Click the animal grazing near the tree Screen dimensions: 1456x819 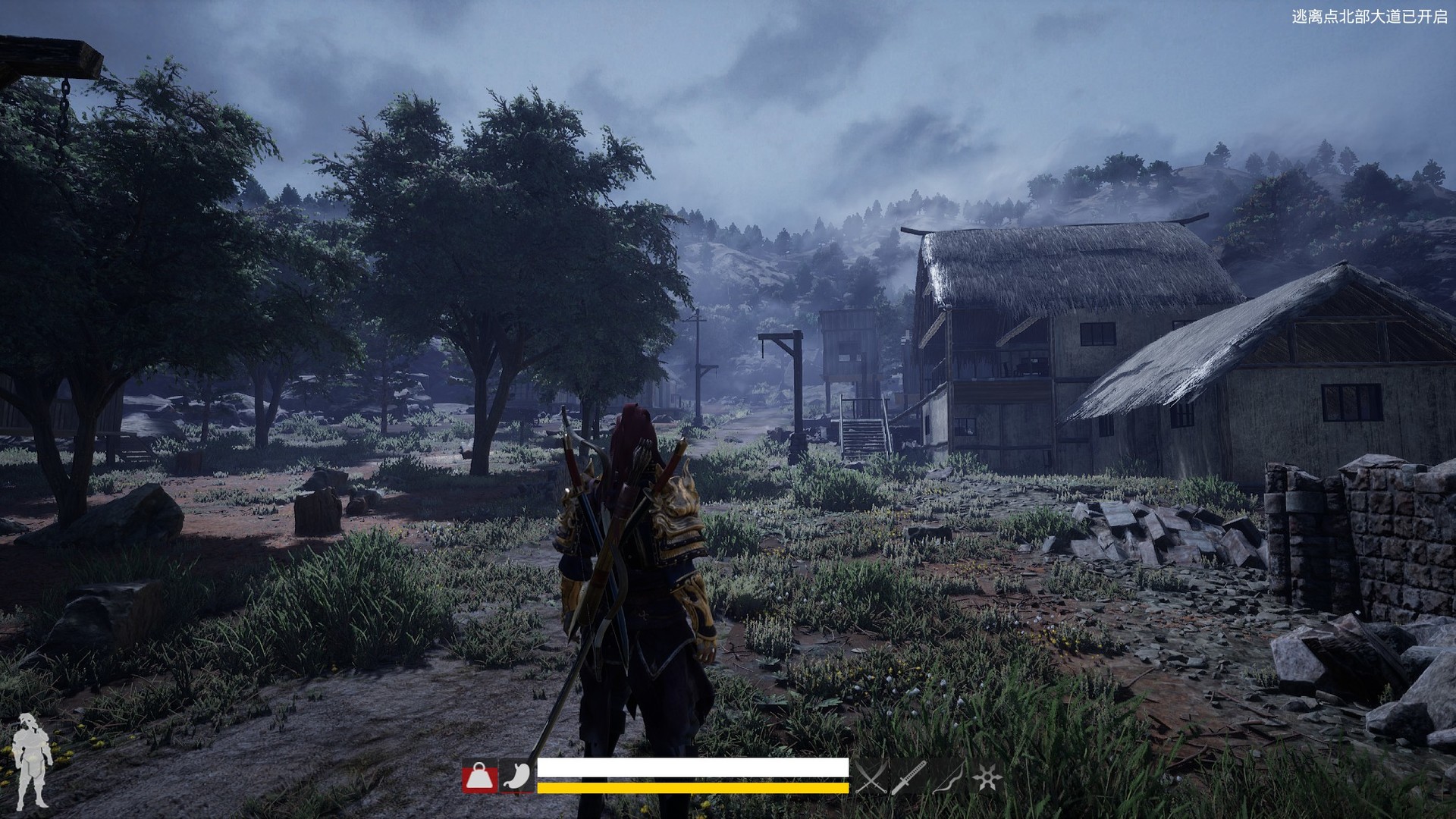pyautogui.click(x=466, y=453)
